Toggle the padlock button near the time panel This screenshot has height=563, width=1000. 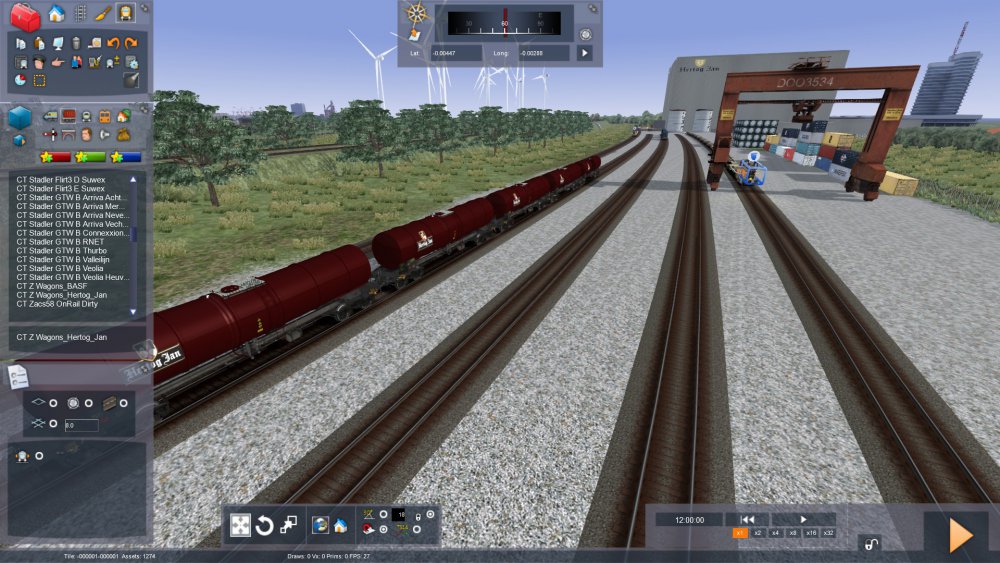click(x=870, y=544)
